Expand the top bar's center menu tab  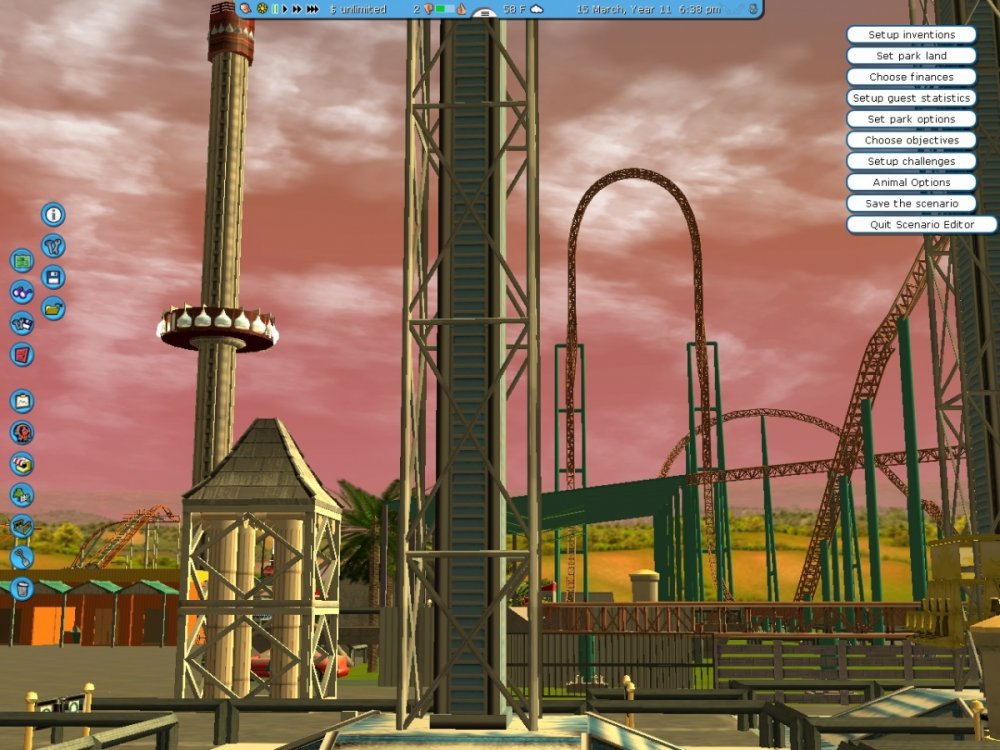click(x=484, y=14)
